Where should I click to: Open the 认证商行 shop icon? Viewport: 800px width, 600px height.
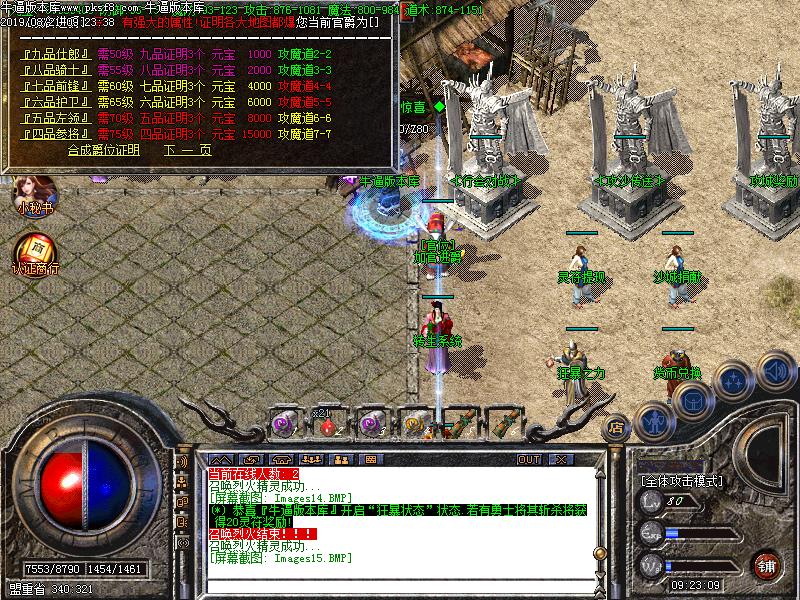34,252
